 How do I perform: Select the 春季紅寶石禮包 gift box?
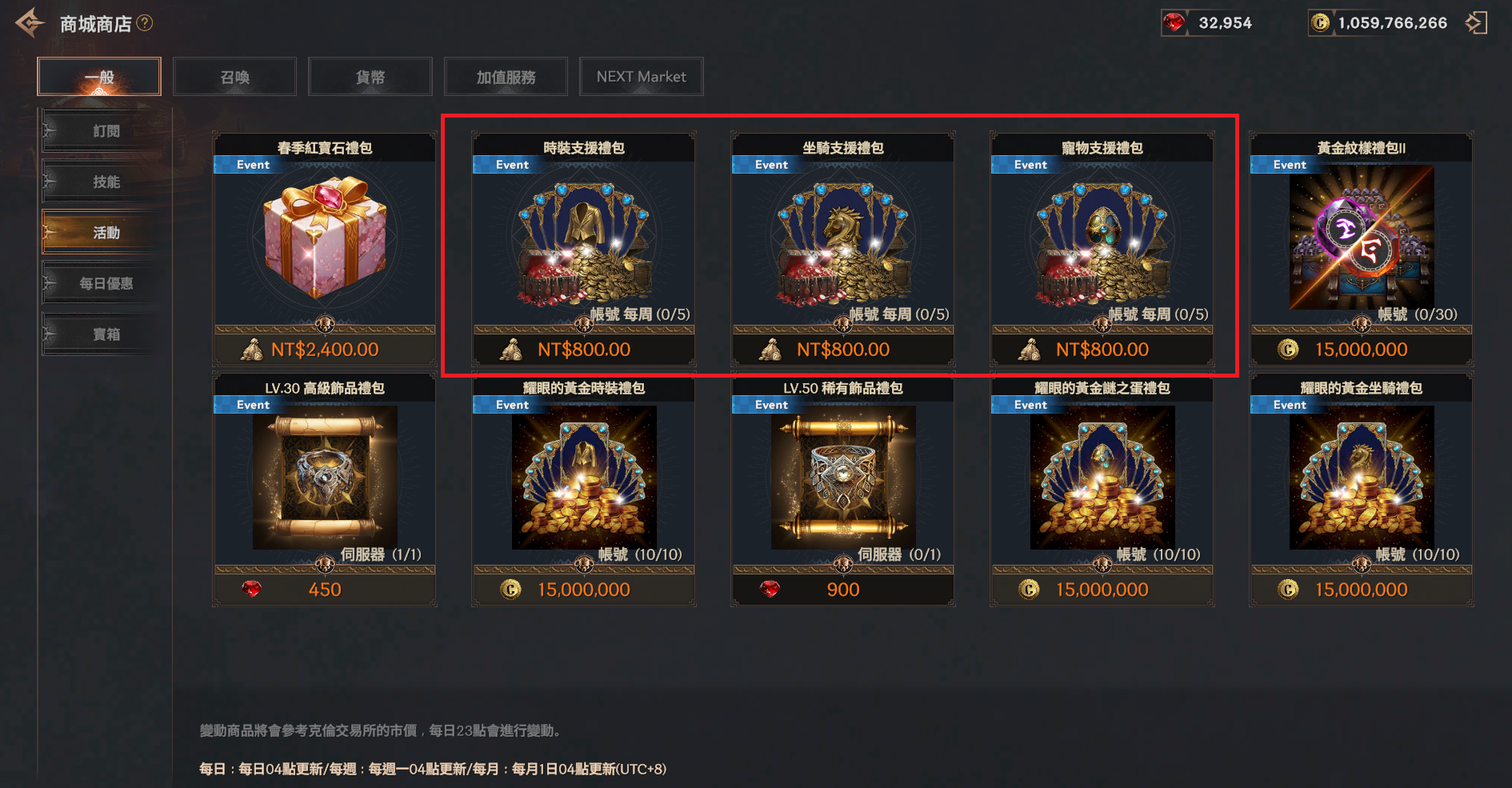click(x=324, y=240)
